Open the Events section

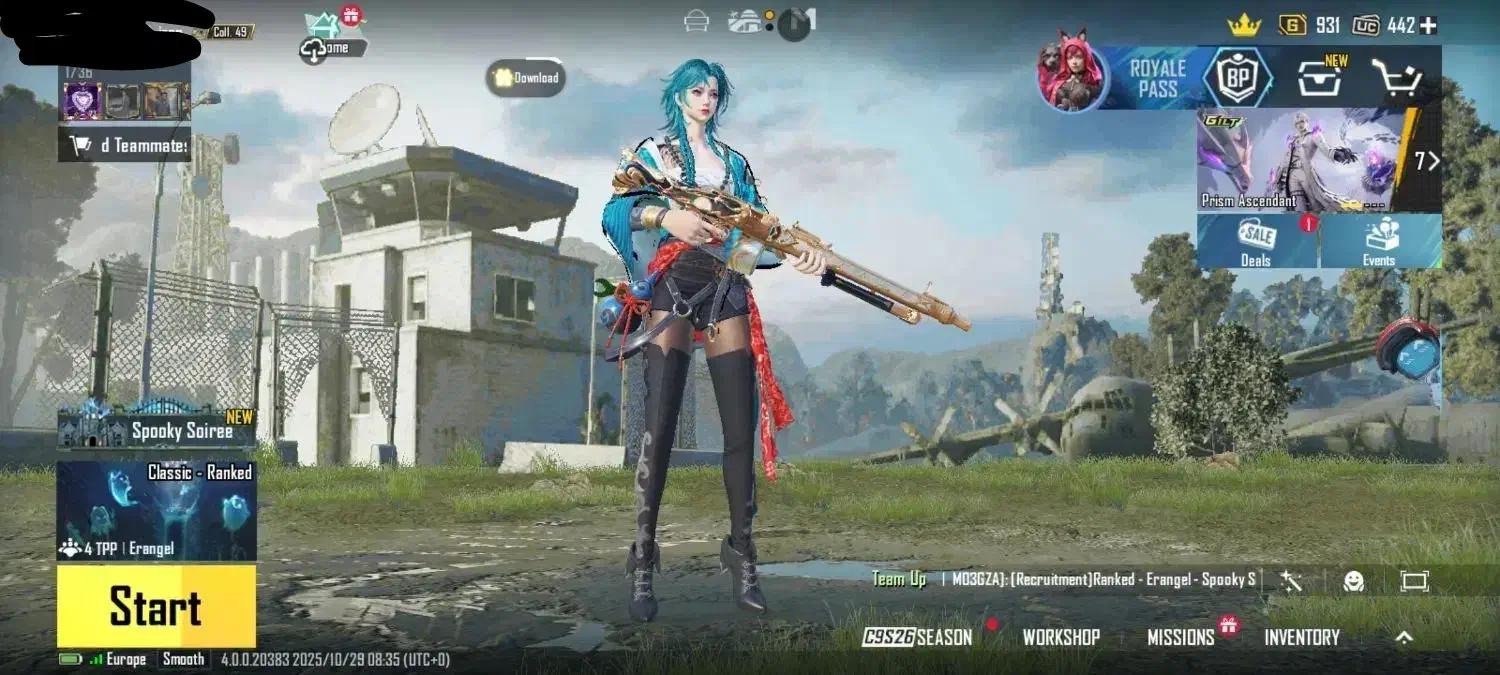pos(1380,242)
